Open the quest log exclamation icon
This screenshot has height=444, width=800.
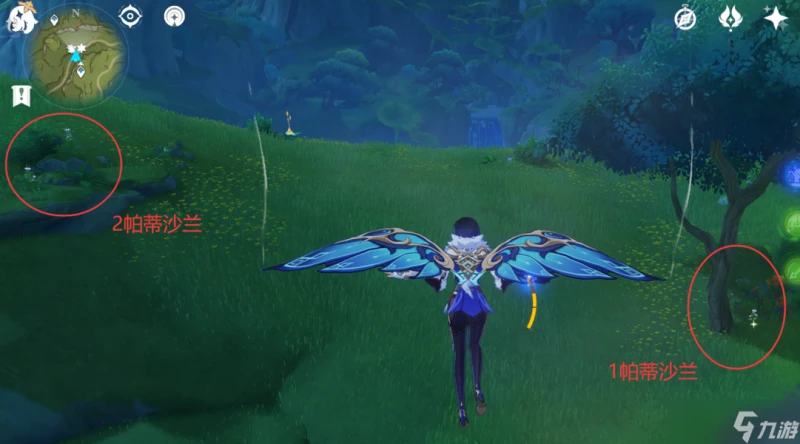pyautogui.click(x=20, y=95)
